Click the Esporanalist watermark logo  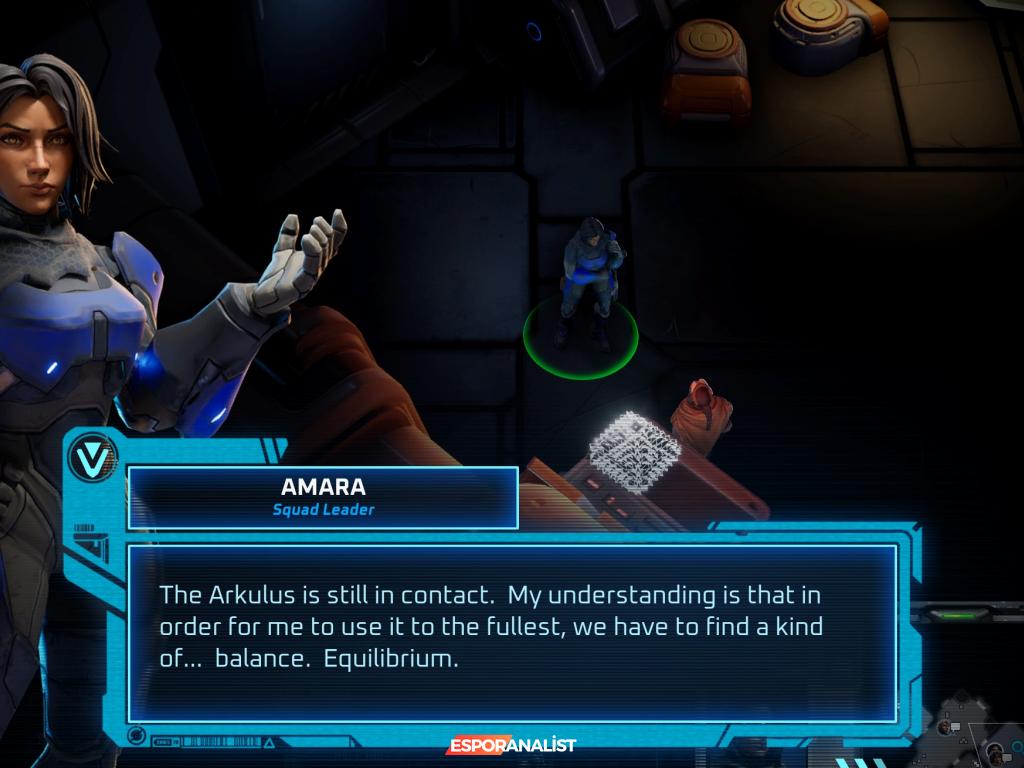511,745
